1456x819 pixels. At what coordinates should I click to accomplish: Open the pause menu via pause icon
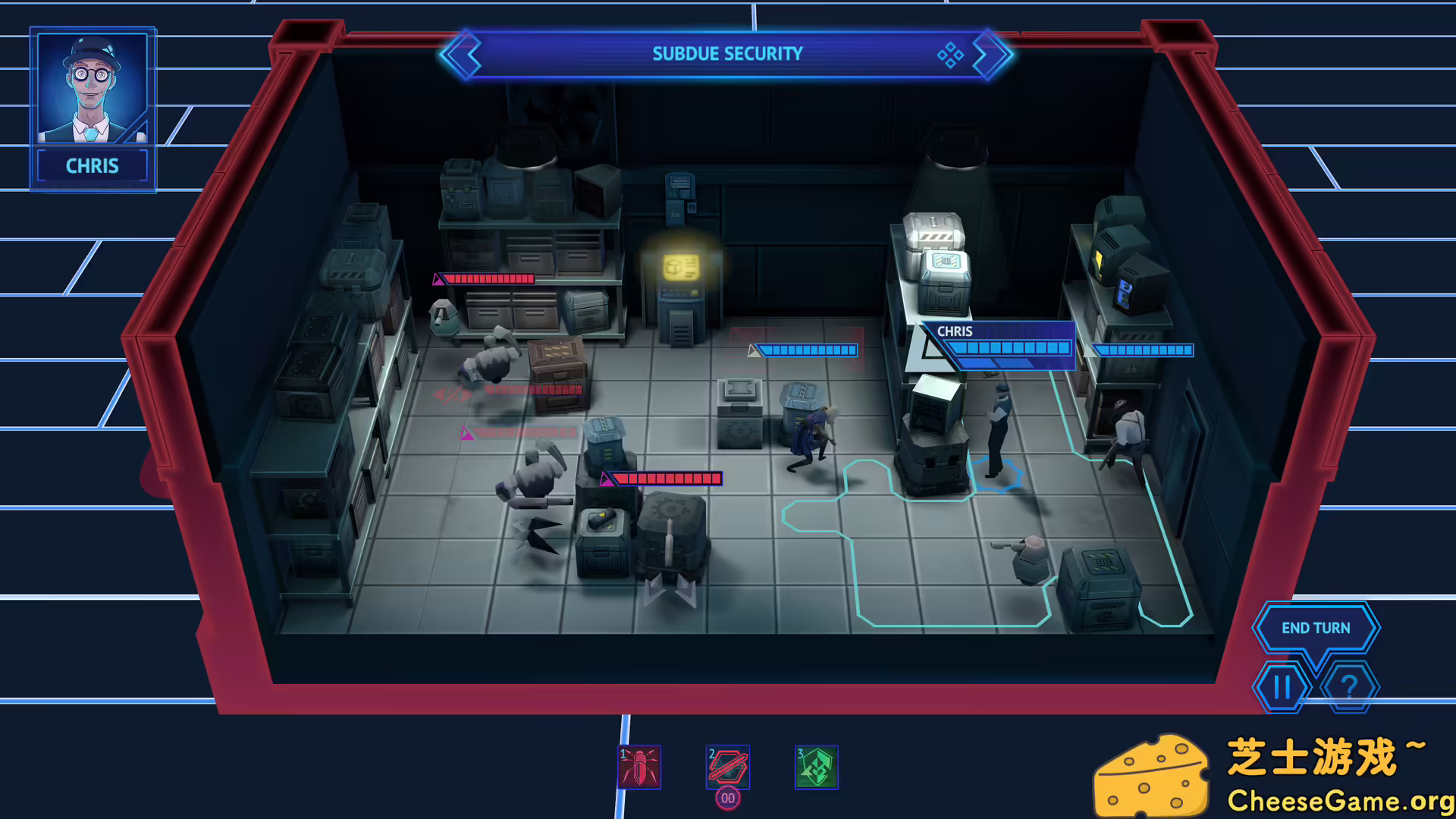pyautogui.click(x=1282, y=687)
